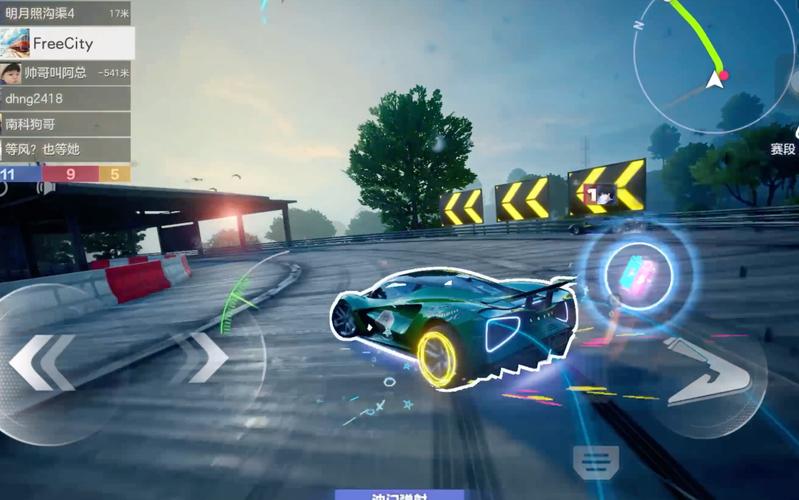The image size is (799, 500).
Task: Select racer 等风？也等她 in the ranking list
Action: pos(66,149)
